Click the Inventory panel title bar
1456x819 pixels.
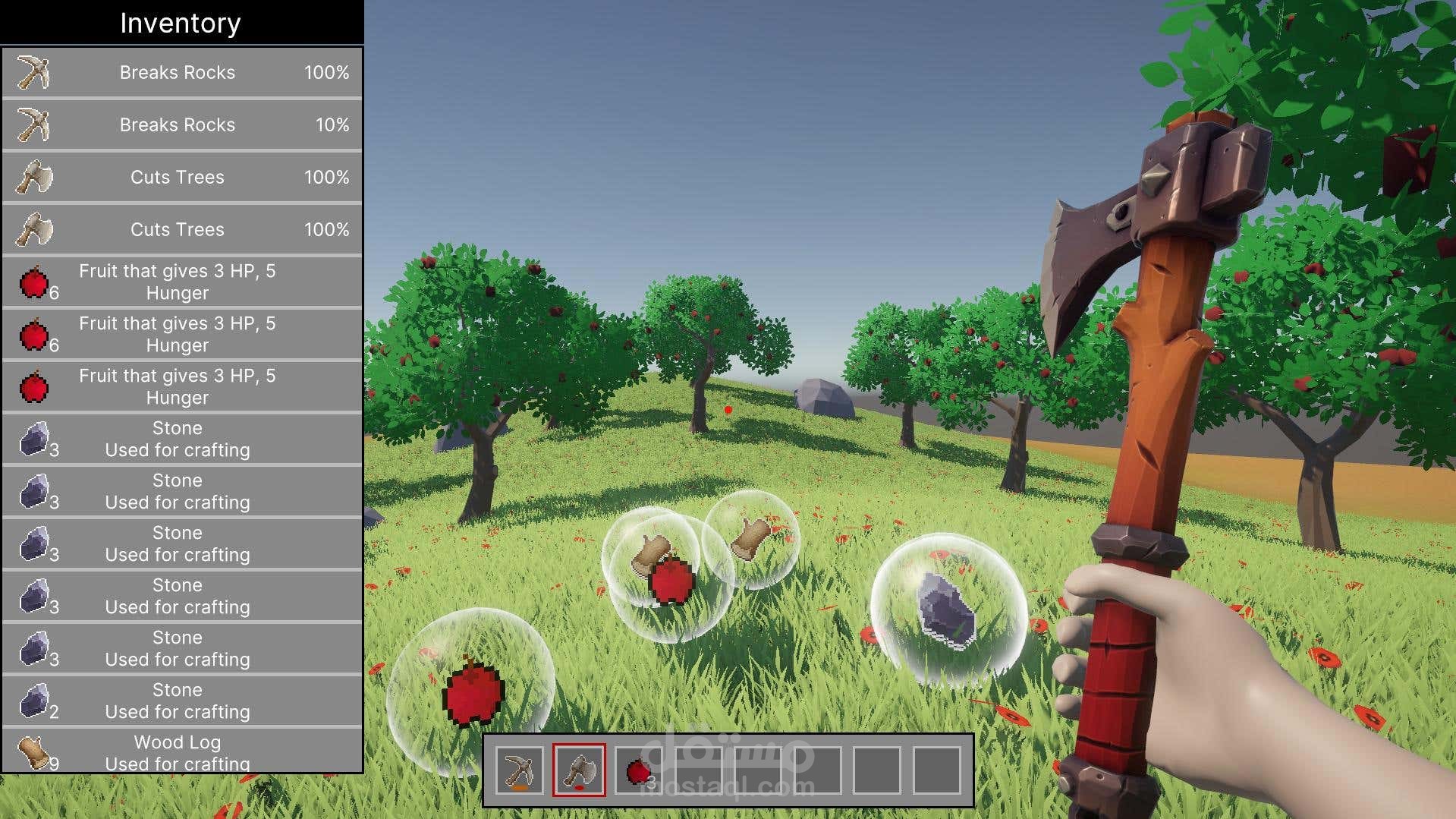[181, 22]
